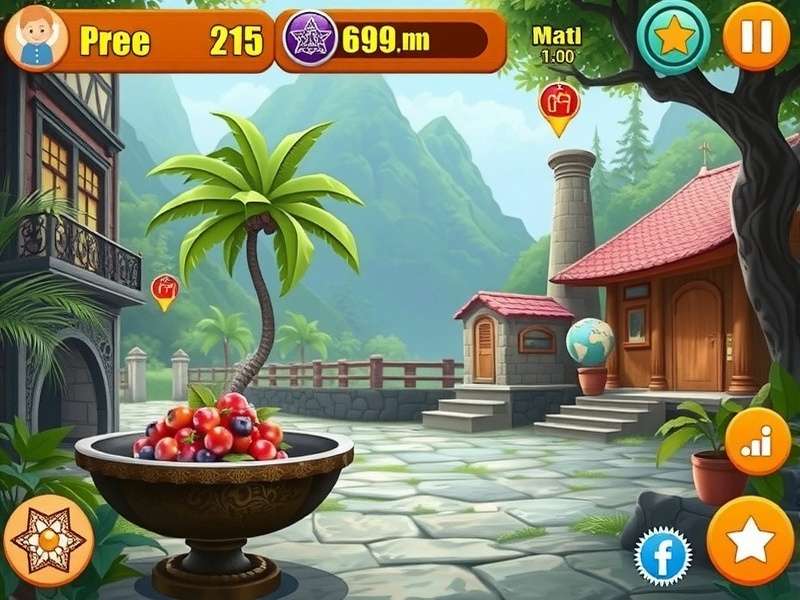Click the large orange star button
The width and height of the screenshot is (800, 600).
pos(750,540)
